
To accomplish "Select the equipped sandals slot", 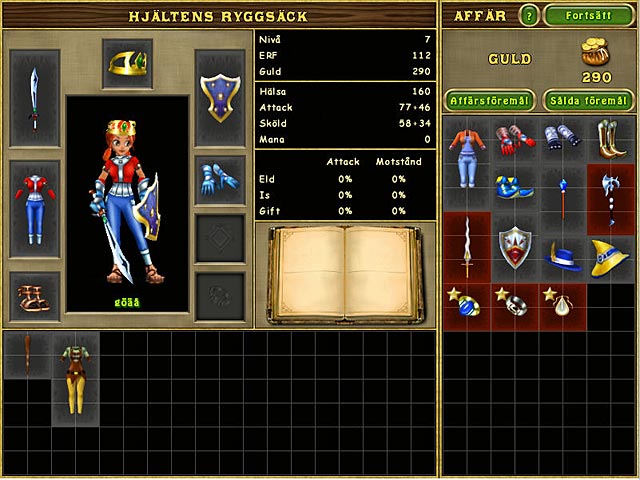I will pos(35,295).
